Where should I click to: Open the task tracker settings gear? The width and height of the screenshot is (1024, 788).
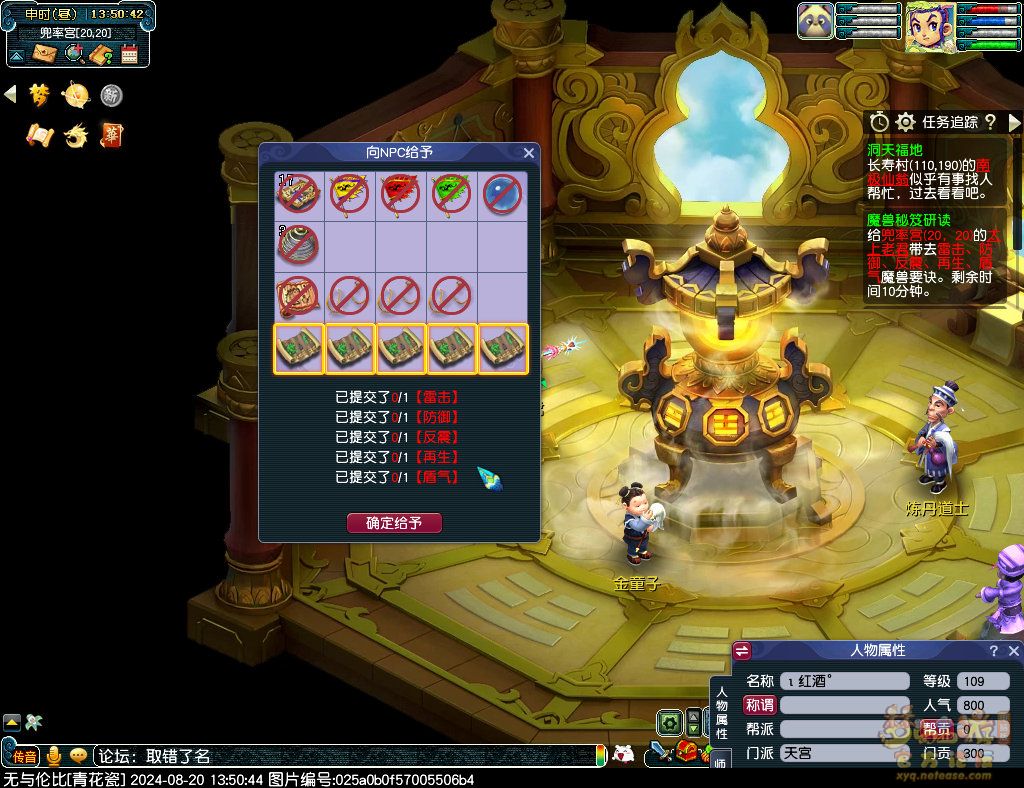(905, 122)
